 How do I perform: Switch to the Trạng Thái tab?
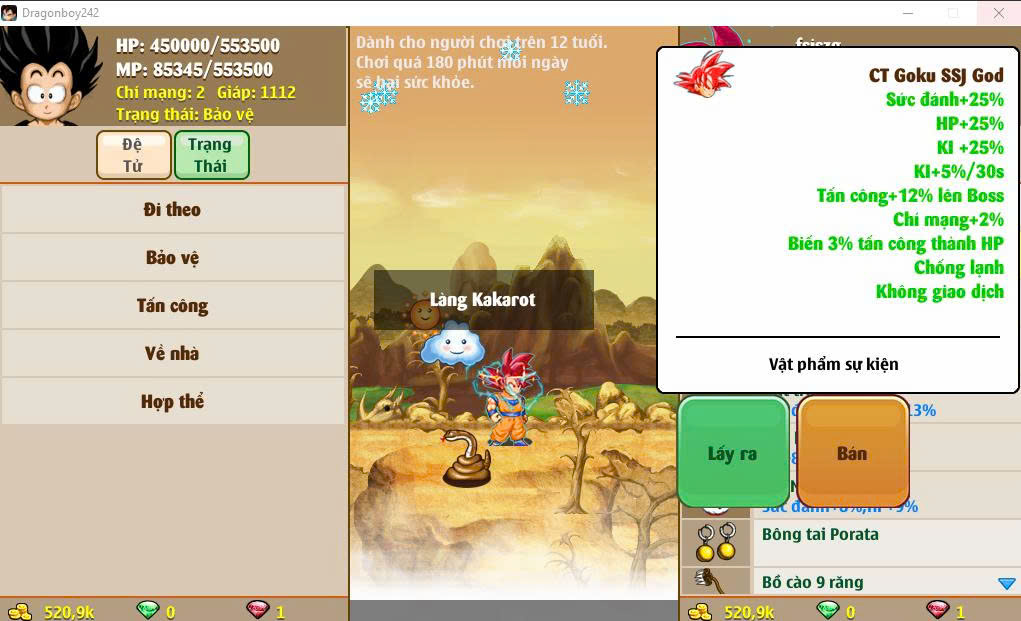click(x=211, y=155)
